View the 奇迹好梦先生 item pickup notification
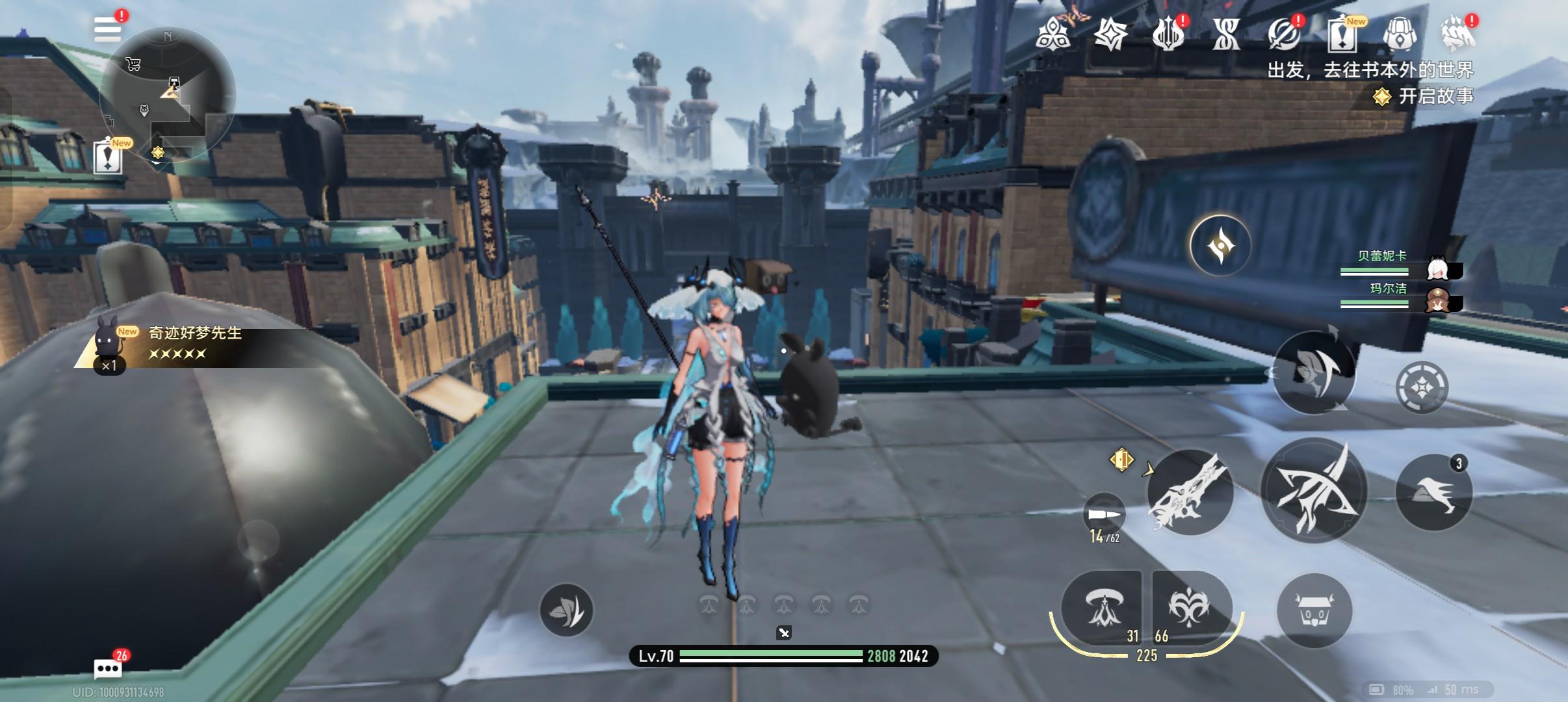 click(x=195, y=344)
